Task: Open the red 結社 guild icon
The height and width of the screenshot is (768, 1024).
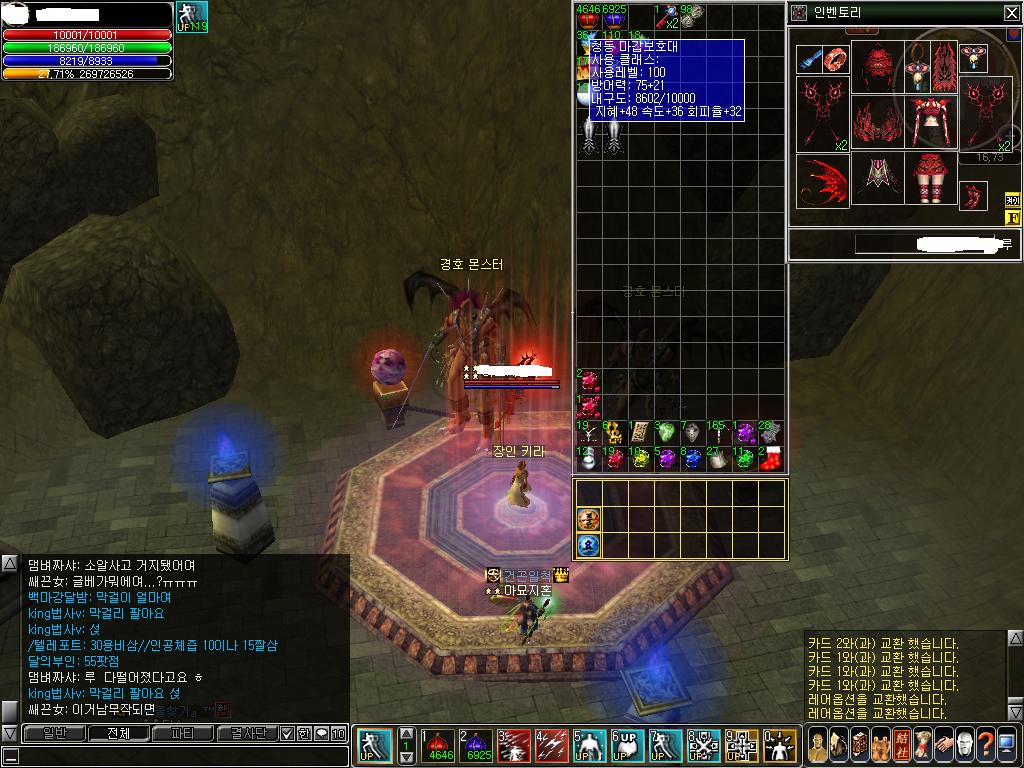Action: coord(900,744)
